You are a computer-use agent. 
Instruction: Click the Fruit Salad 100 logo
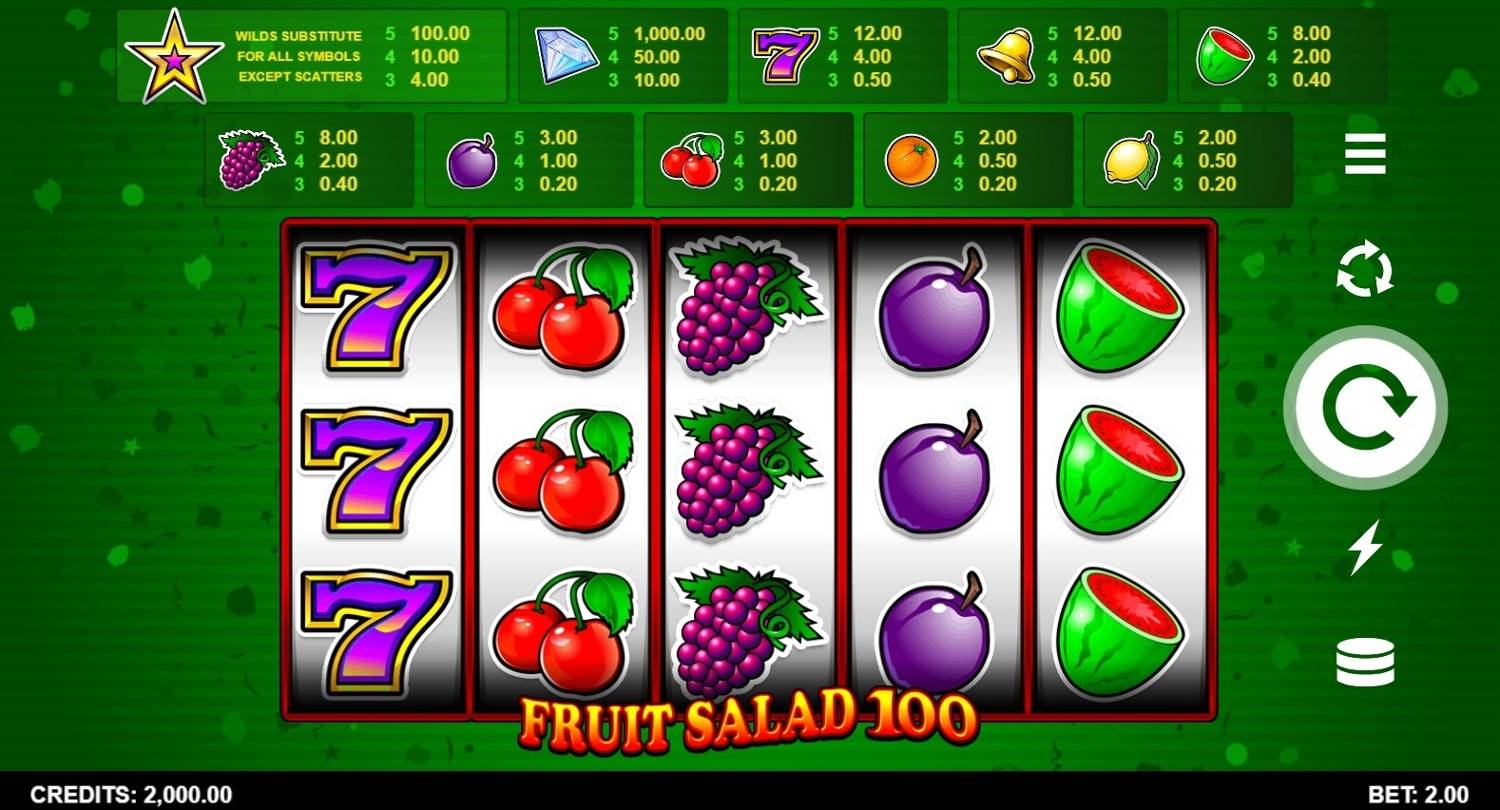pos(750,722)
